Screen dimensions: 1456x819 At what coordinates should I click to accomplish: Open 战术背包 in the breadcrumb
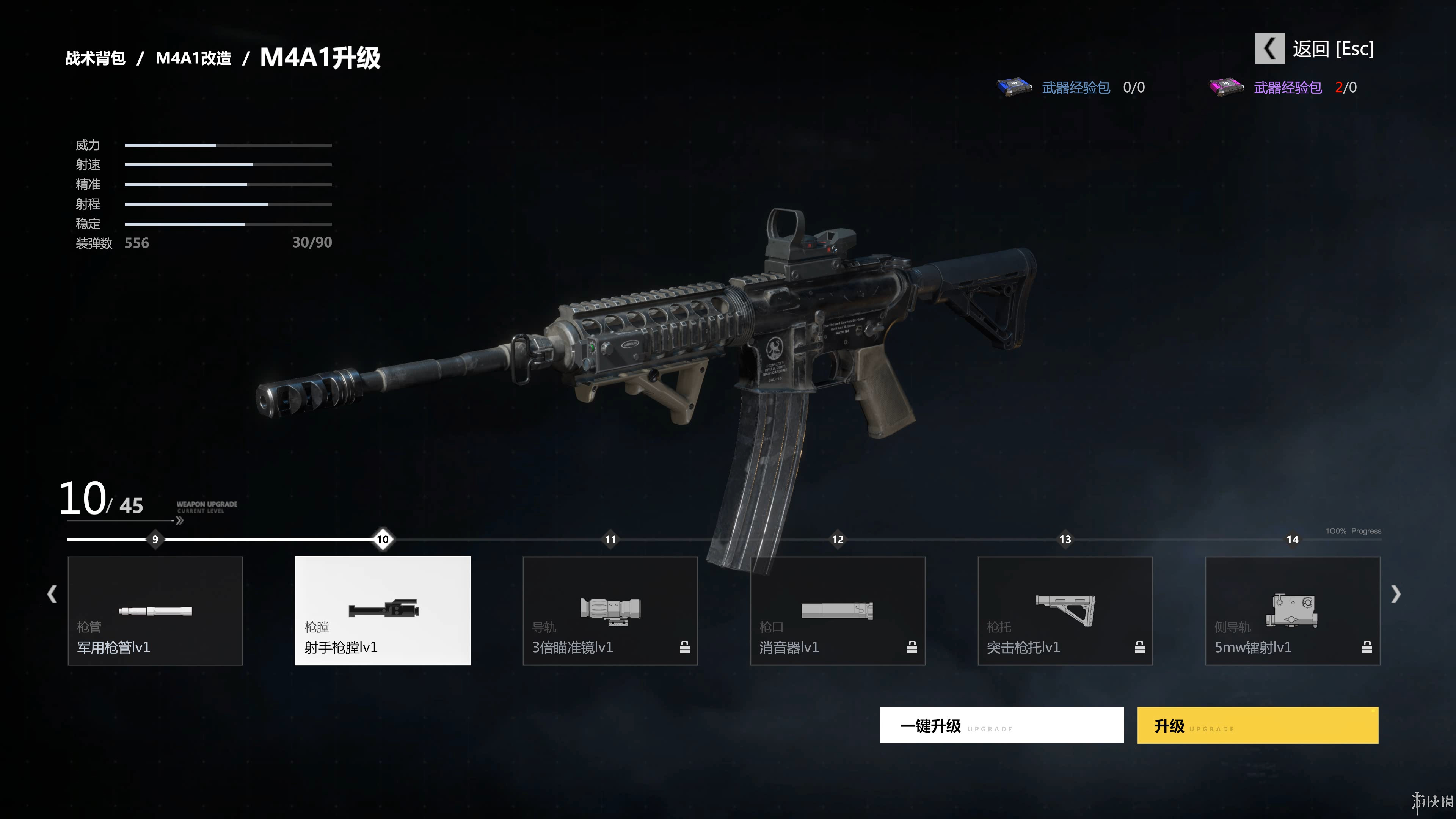pyautogui.click(x=95, y=58)
